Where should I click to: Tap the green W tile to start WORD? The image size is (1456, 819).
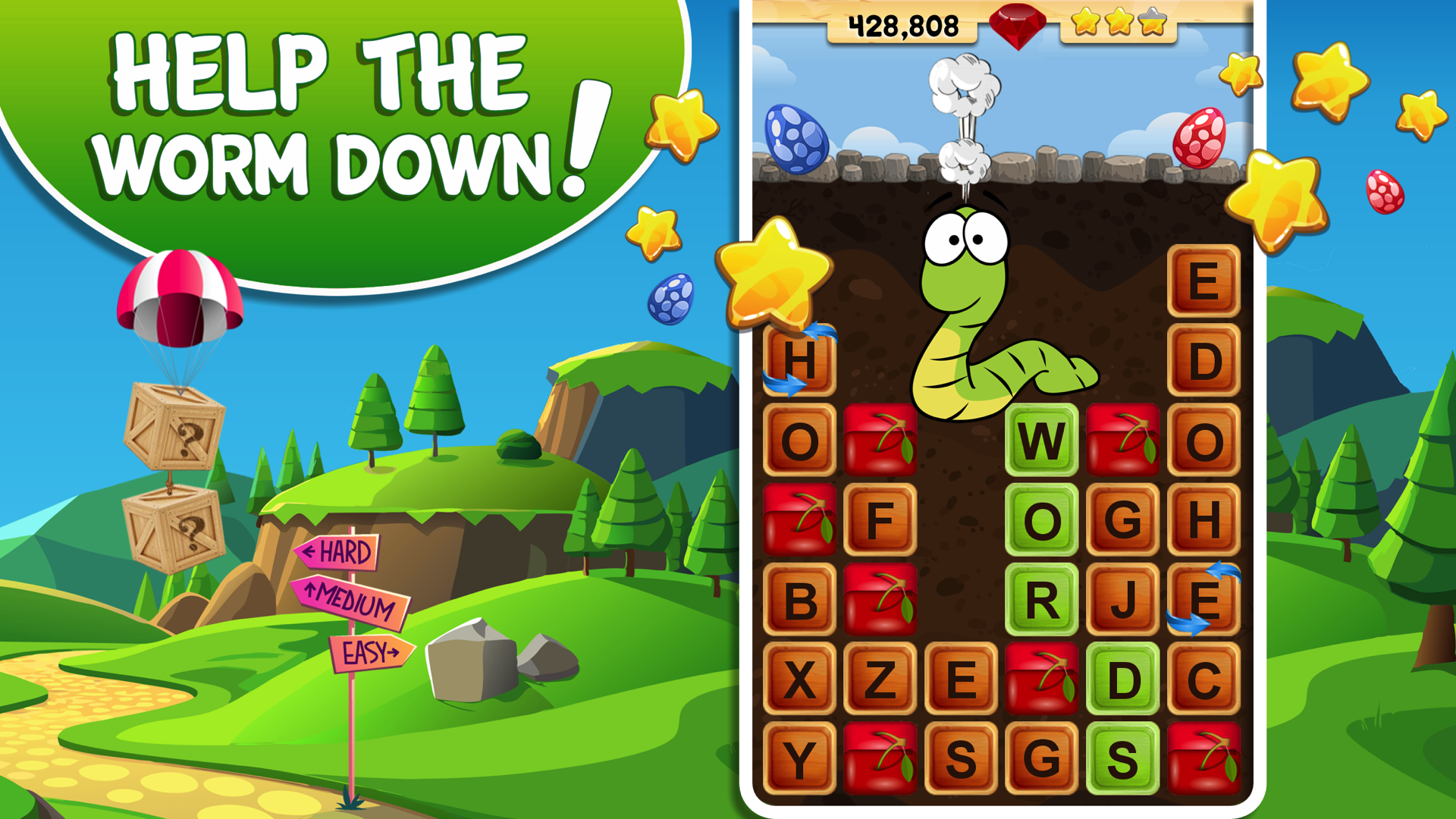tap(1043, 440)
